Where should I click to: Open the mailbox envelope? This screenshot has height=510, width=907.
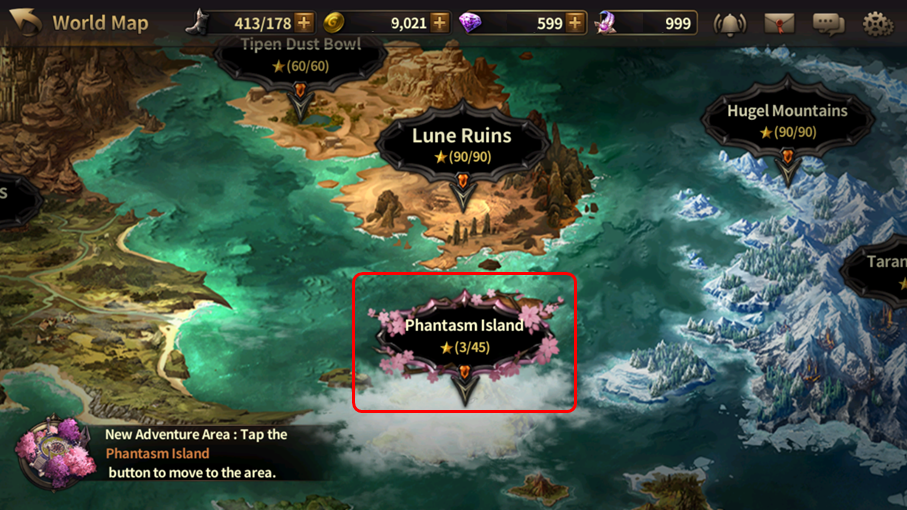coord(779,23)
